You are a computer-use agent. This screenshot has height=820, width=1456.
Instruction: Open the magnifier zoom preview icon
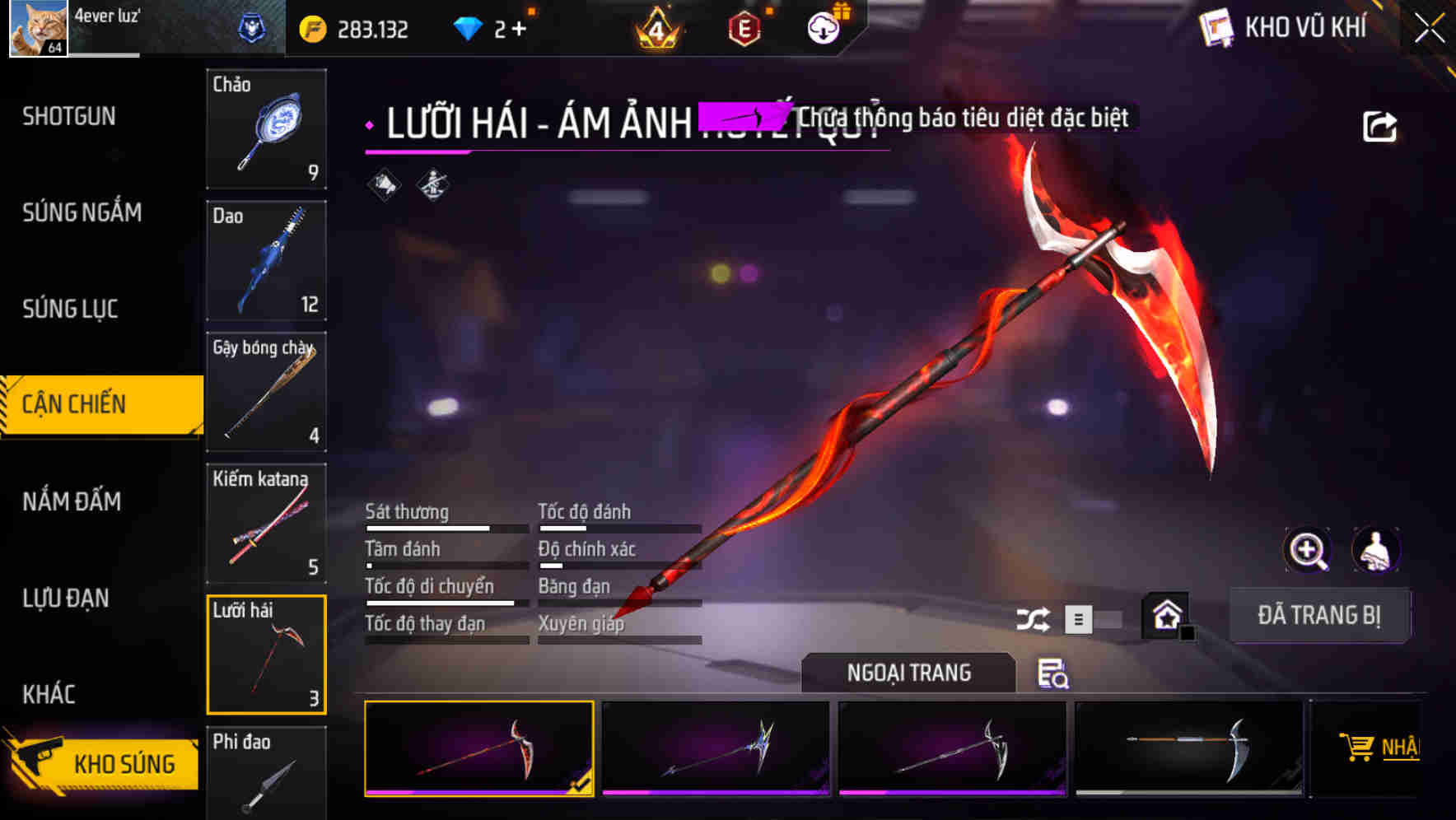coord(1308,550)
